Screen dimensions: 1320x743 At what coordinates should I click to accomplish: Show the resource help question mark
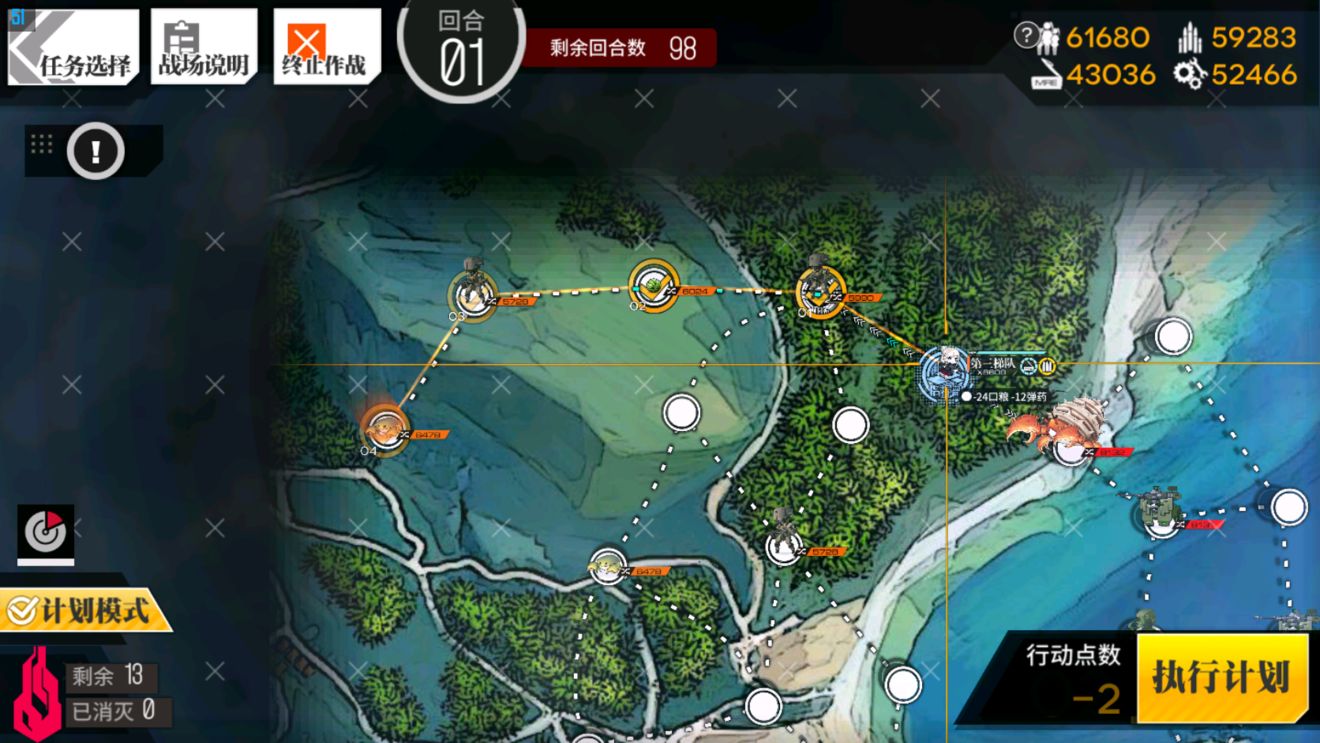[1025, 37]
